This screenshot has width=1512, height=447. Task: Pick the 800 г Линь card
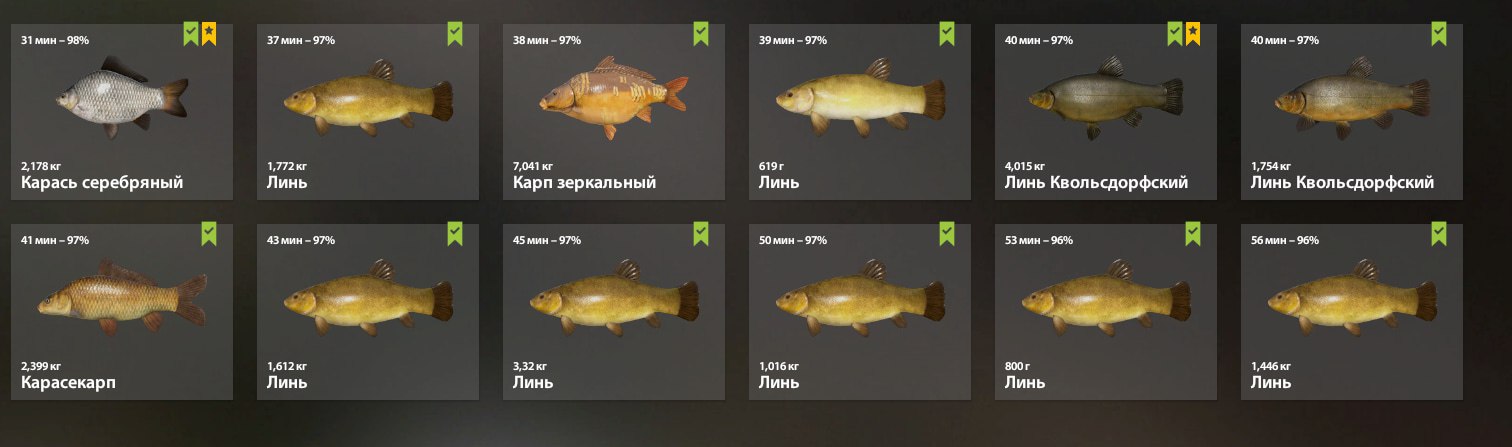point(1105,311)
